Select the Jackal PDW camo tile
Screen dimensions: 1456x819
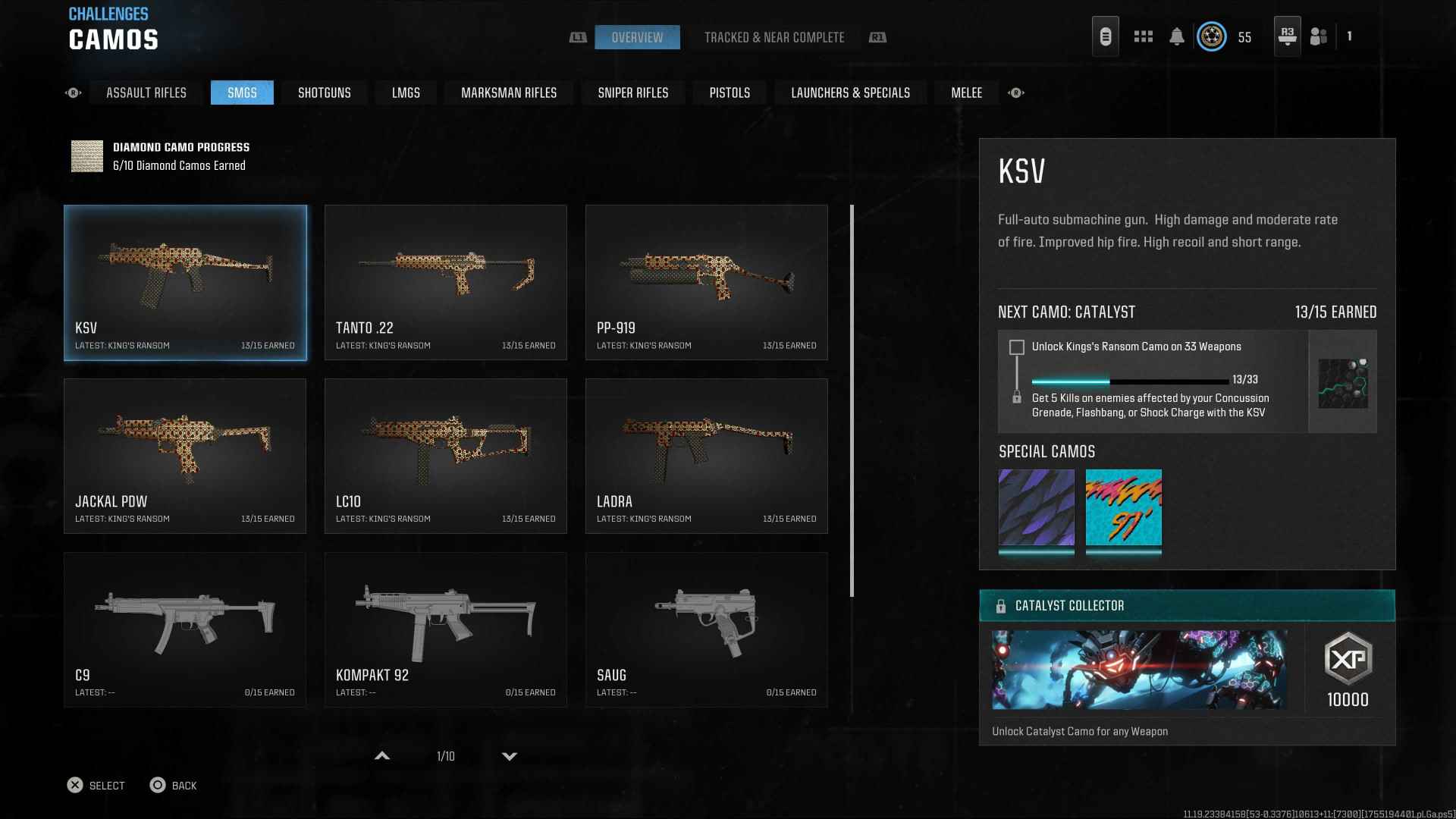(x=185, y=456)
